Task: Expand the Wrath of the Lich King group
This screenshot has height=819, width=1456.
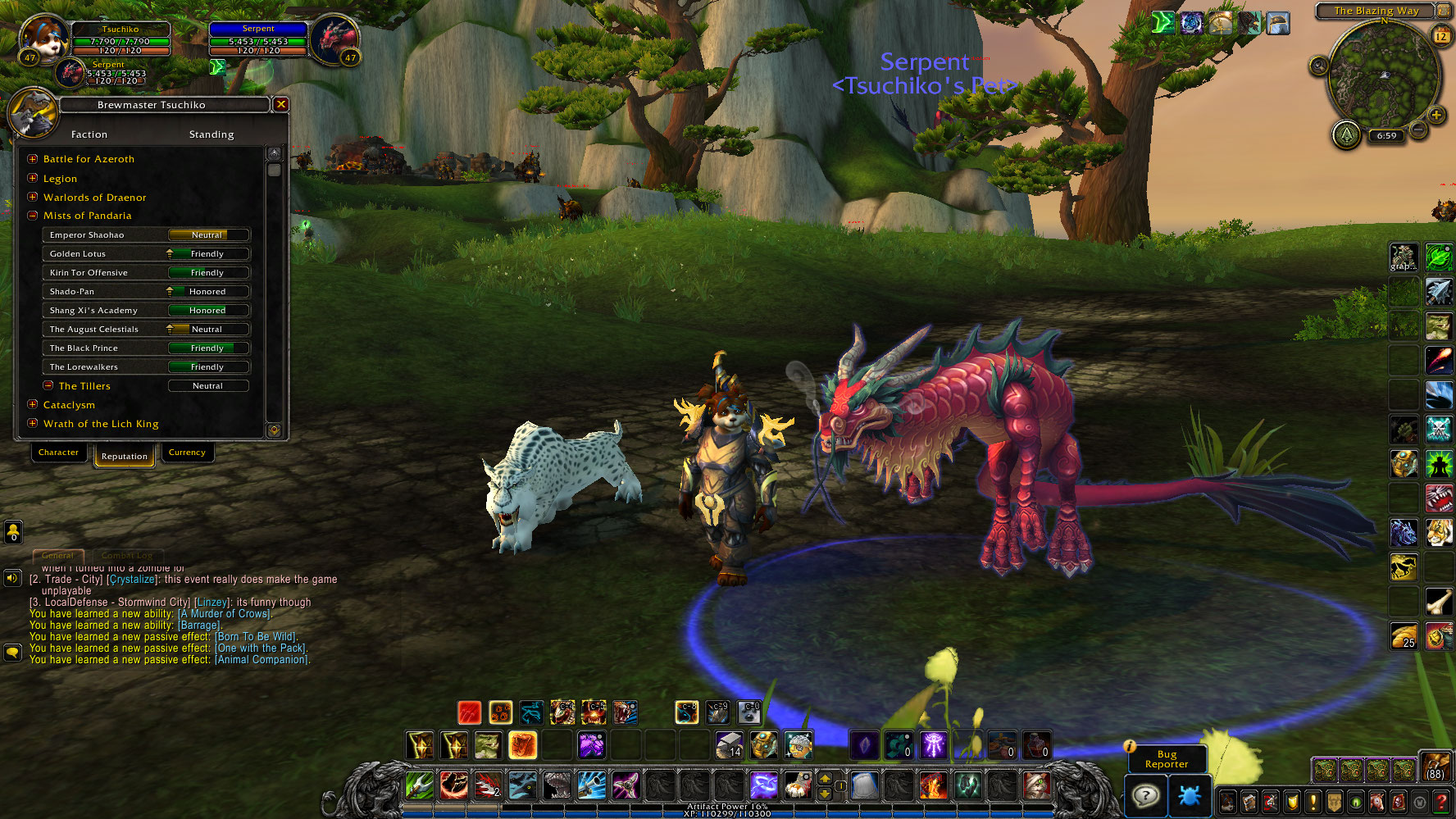Action: (x=33, y=423)
